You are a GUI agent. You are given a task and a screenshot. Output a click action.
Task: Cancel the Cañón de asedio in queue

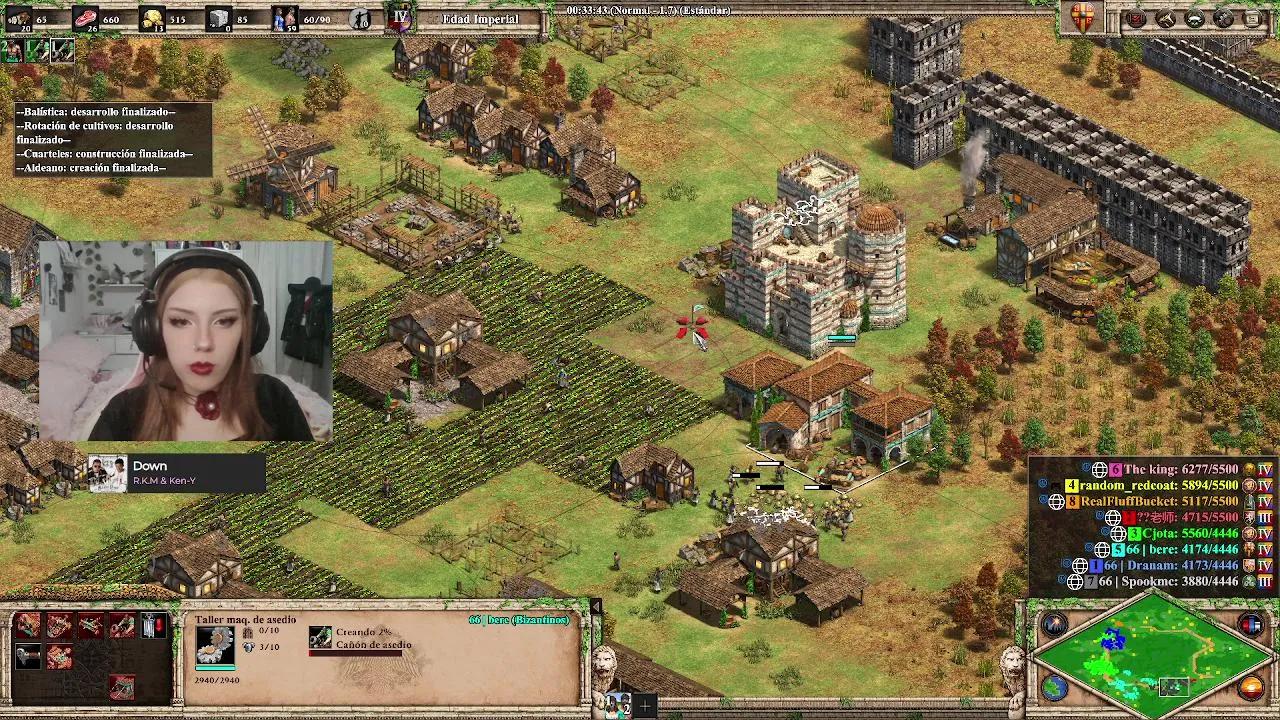coord(320,637)
